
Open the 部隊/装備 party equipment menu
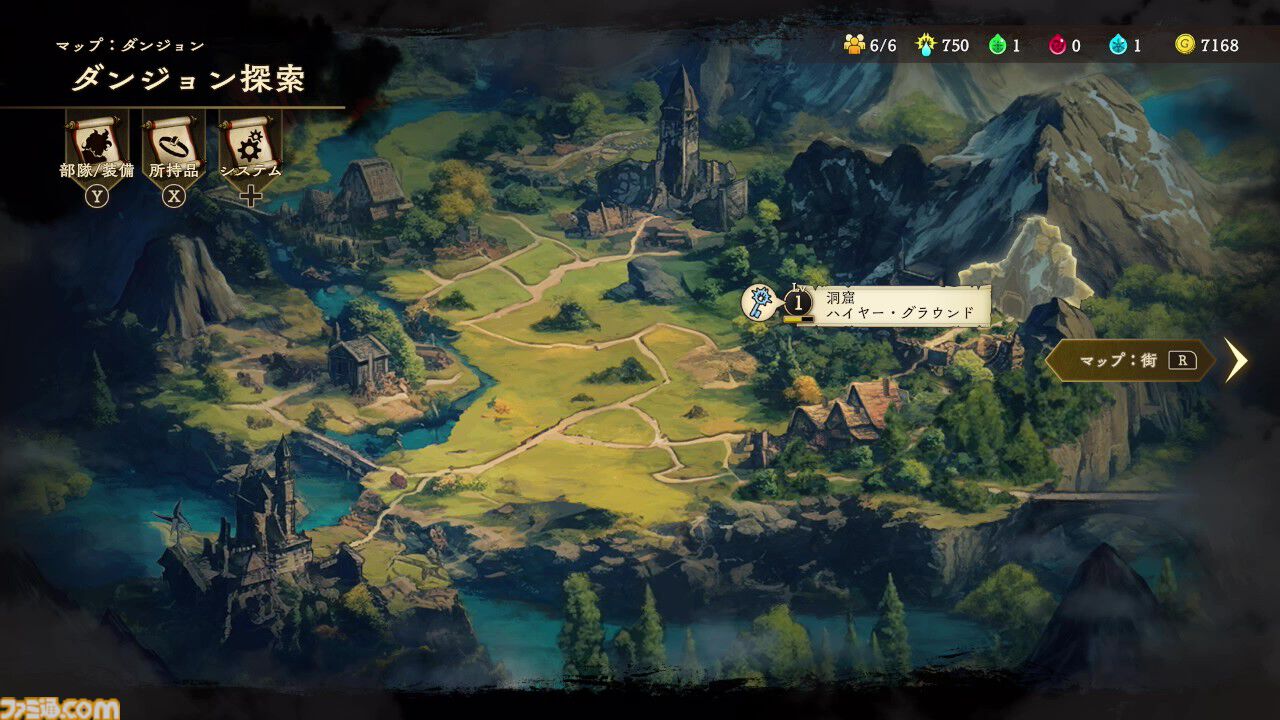click(96, 146)
